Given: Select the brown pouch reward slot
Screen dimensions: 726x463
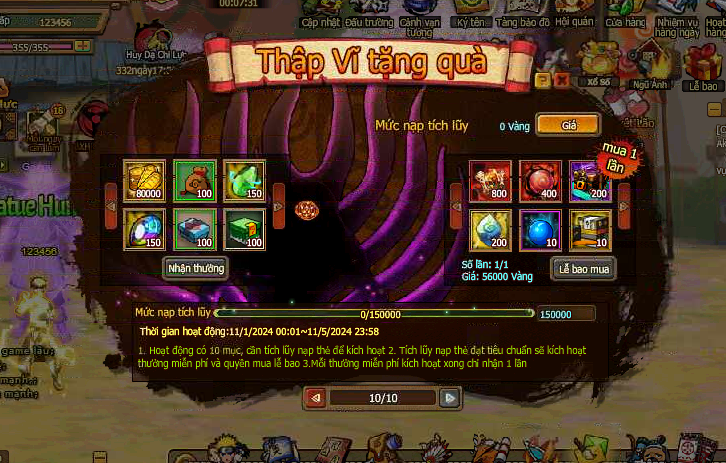Looking at the screenshot, I should pos(194,180).
